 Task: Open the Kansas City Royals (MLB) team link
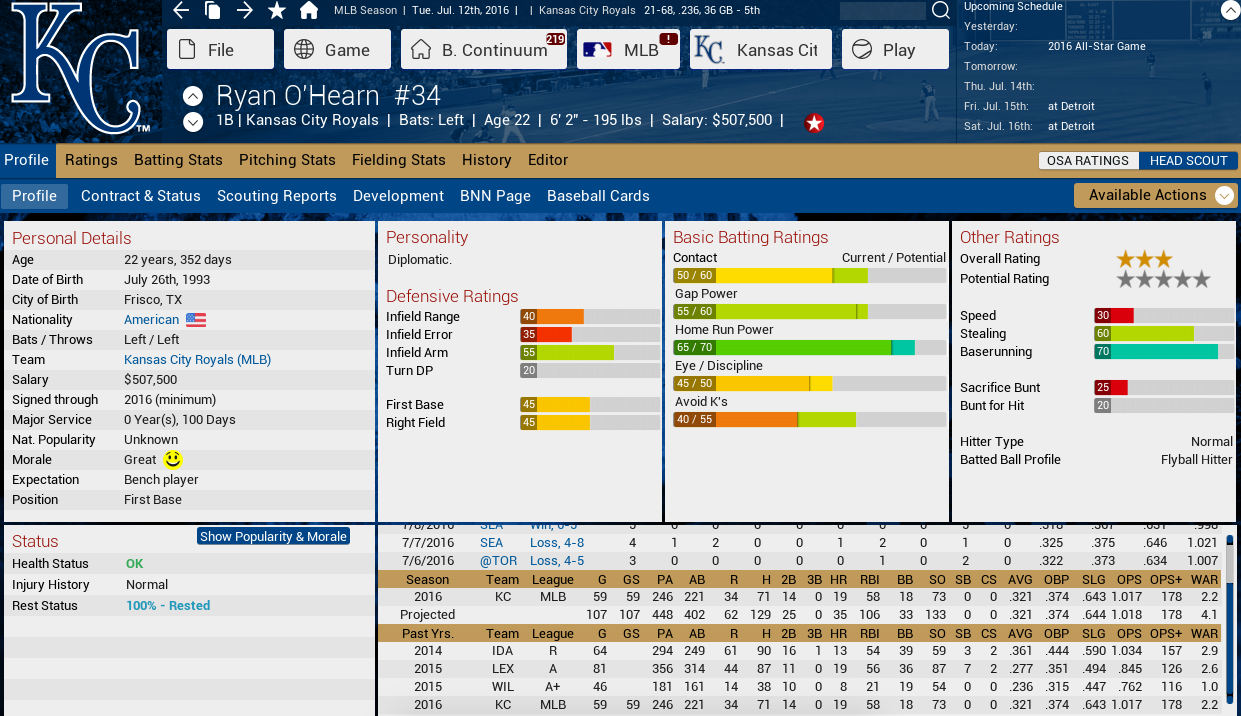point(197,360)
